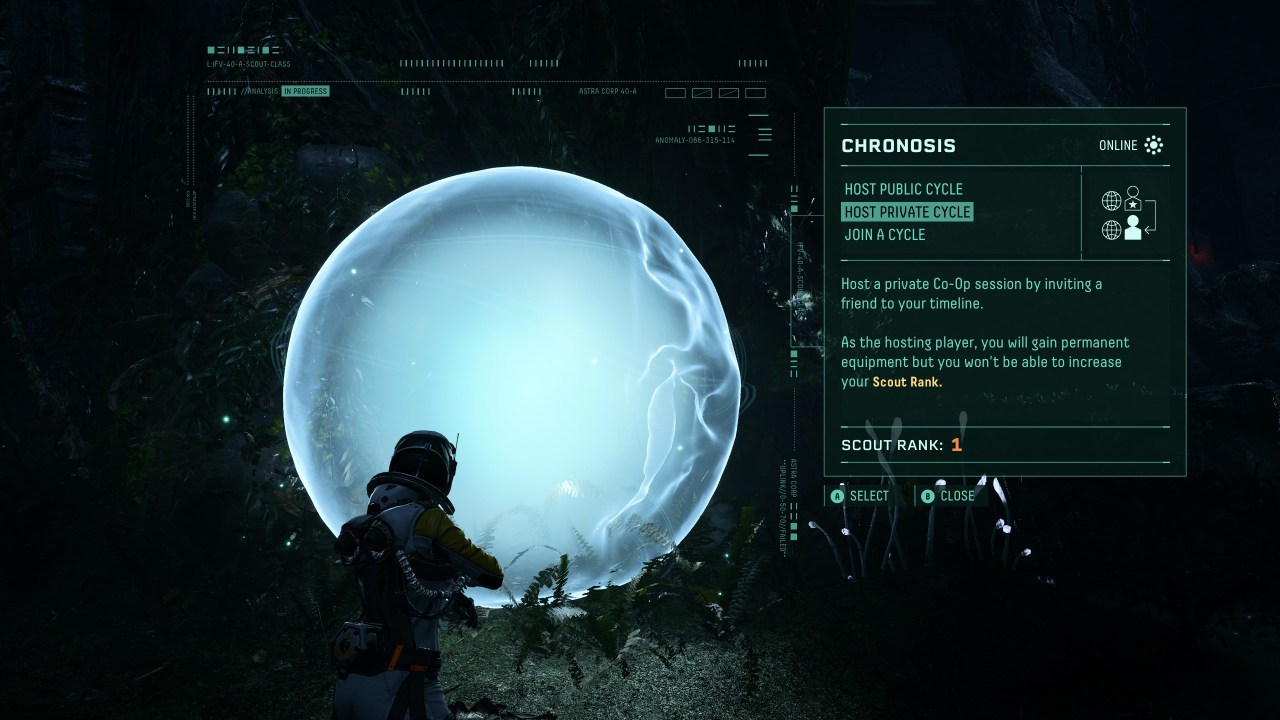Click the ONLINE status sun icon
The width and height of the screenshot is (1280, 720).
1154,144
